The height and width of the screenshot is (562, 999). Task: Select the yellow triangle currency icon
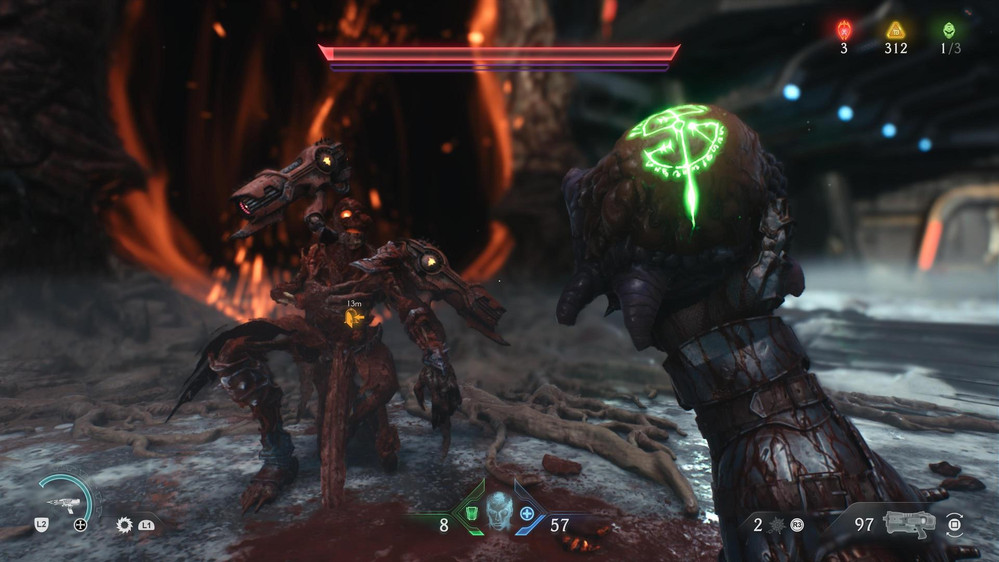[x=895, y=29]
